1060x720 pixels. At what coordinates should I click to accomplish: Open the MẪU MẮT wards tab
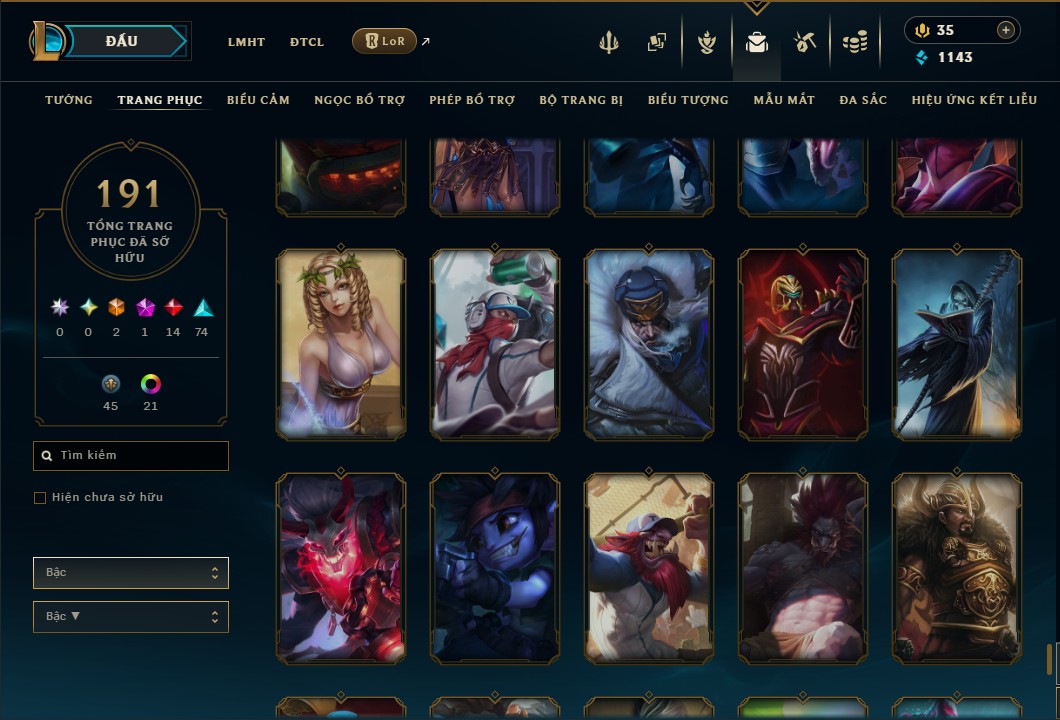pyautogui.click(x=784, y=100)
